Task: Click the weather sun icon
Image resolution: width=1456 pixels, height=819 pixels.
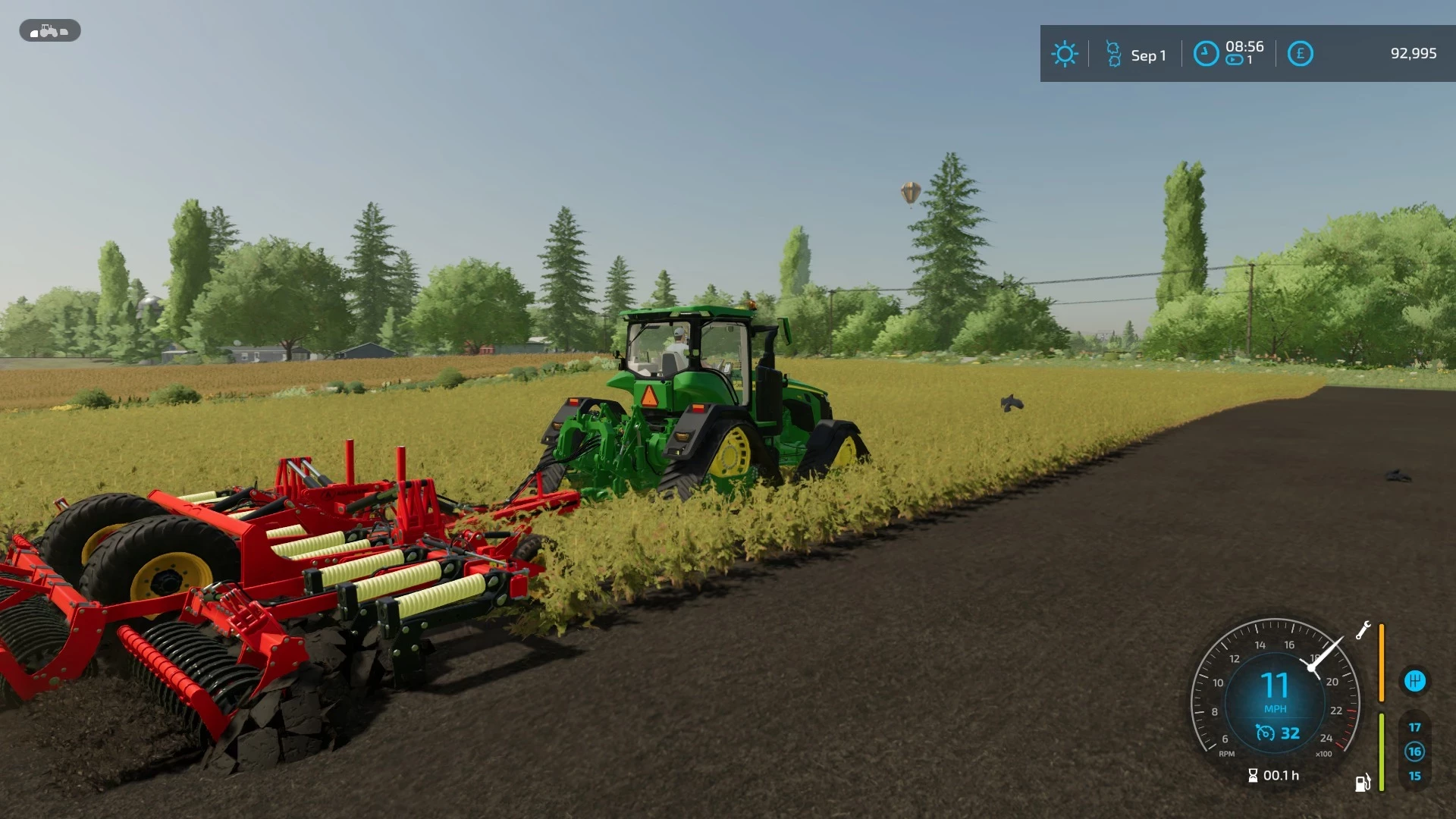Action: pyautogui.click(x=1065, y=54)
